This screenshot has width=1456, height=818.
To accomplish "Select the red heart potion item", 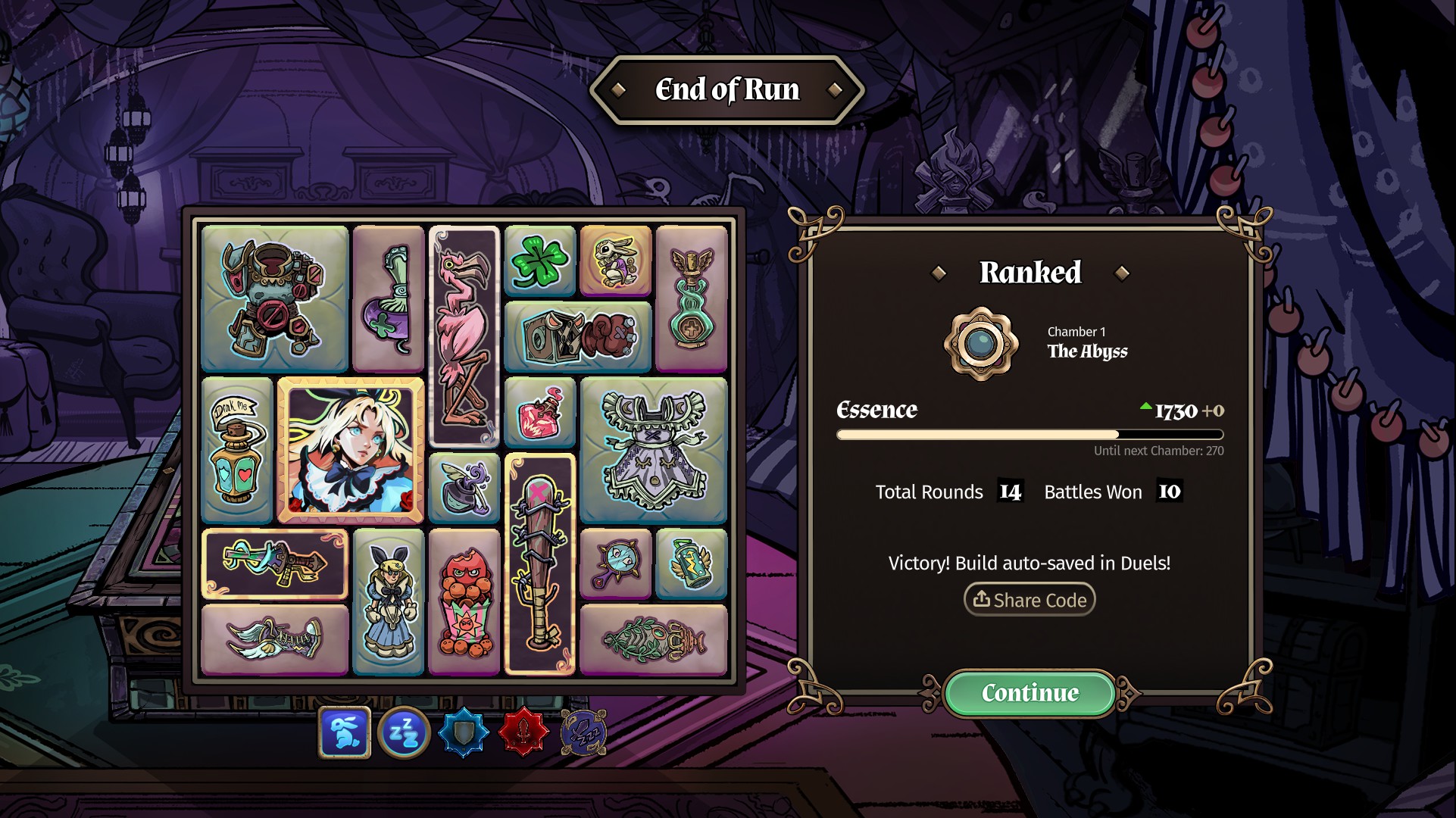I will click(x=540, y=413).
